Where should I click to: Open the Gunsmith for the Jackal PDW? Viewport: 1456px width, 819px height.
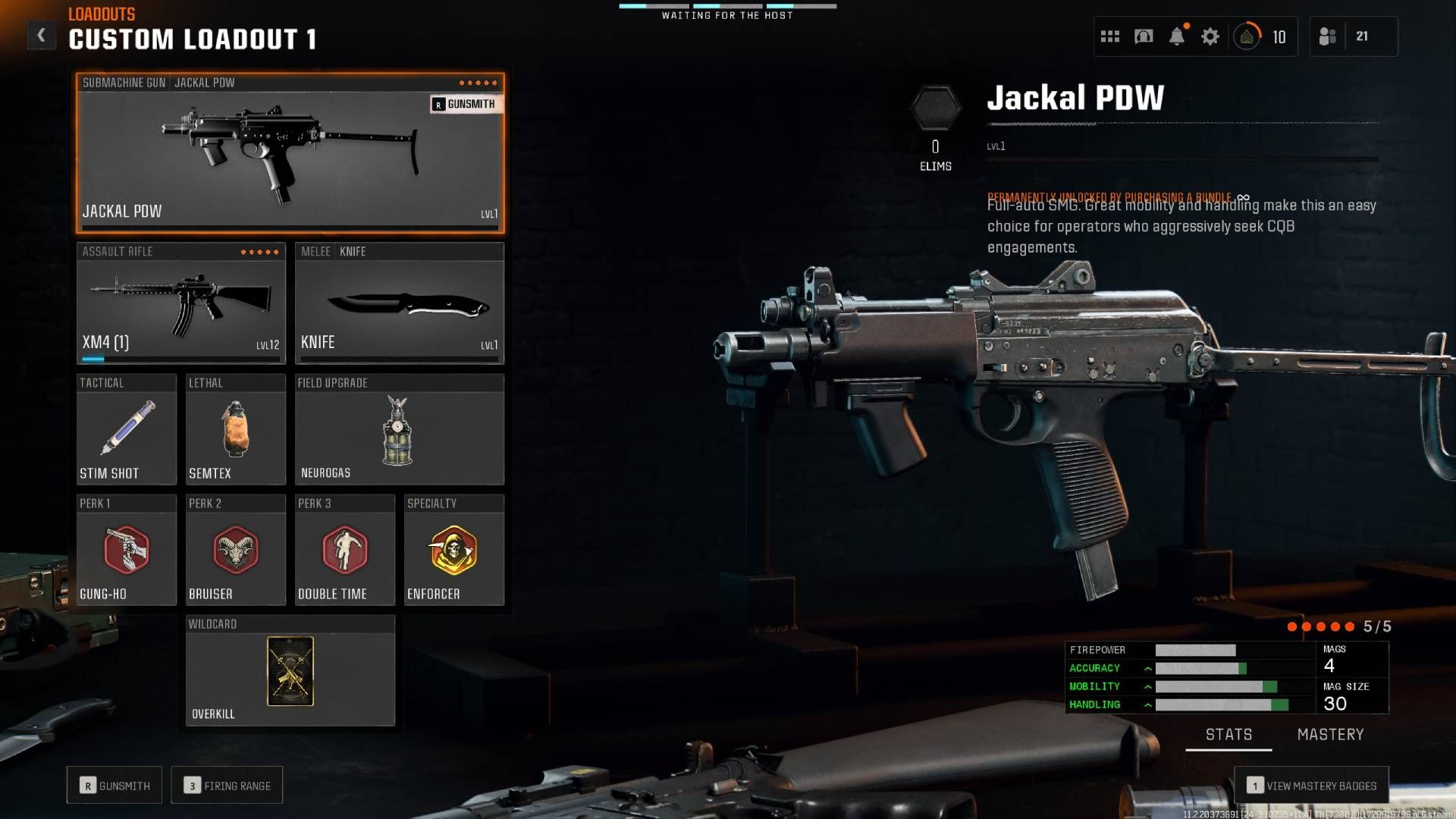(464, 105)
